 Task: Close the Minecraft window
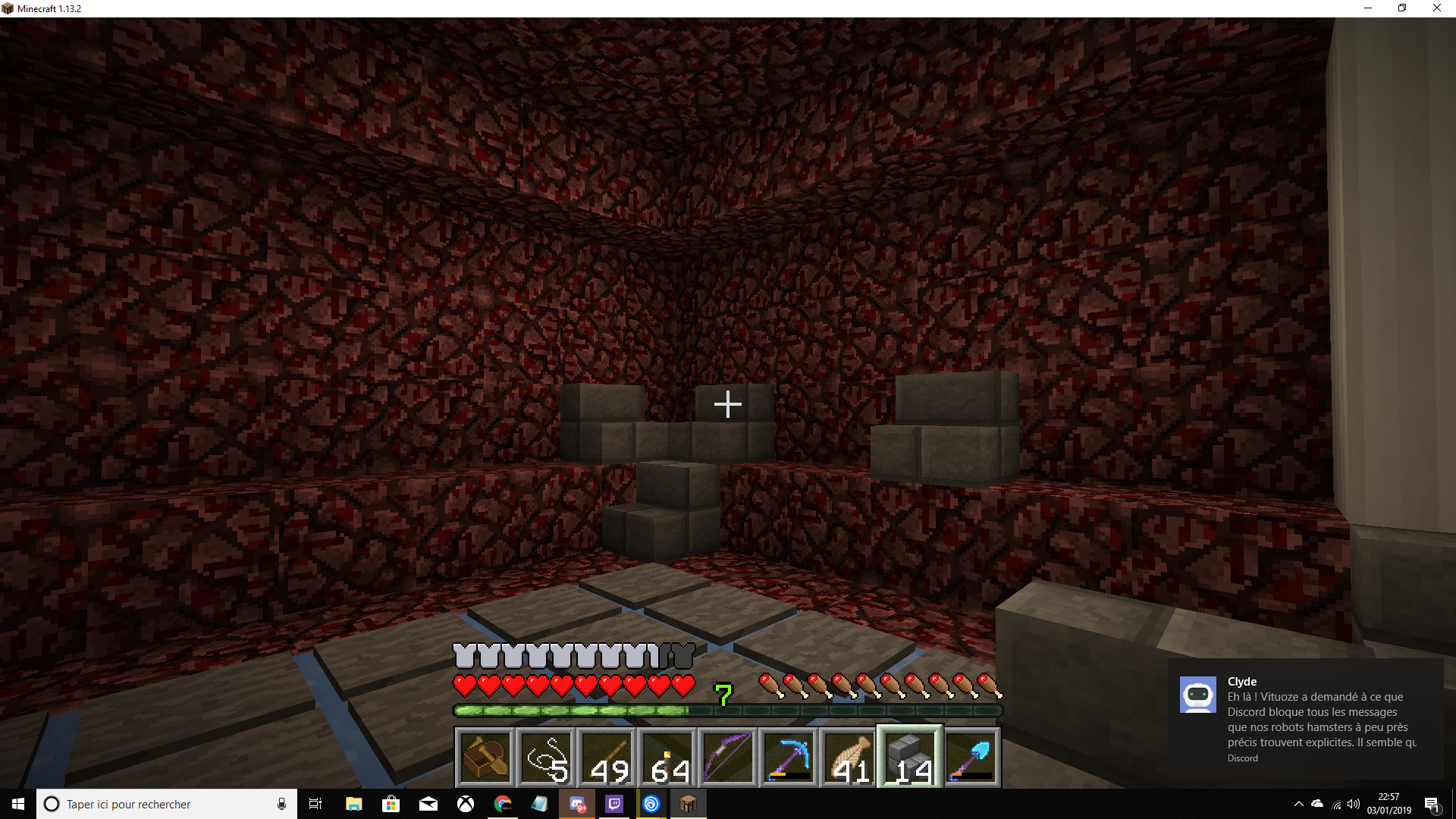coord(1436,8)
